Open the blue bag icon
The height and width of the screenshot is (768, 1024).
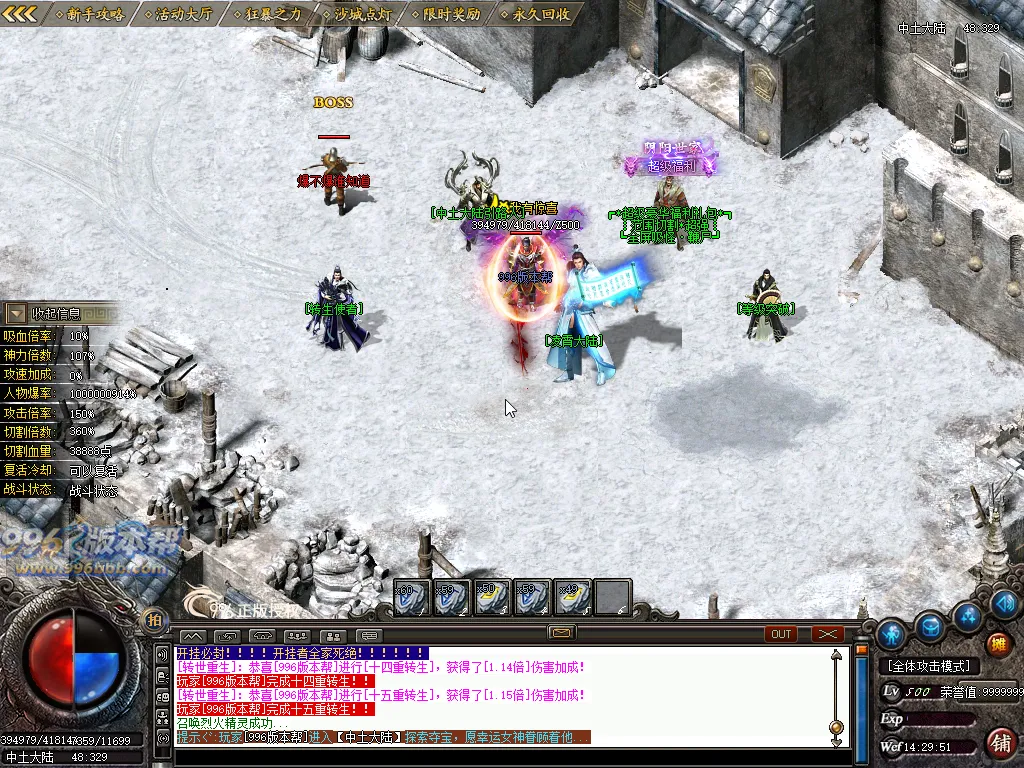(931, 627)
